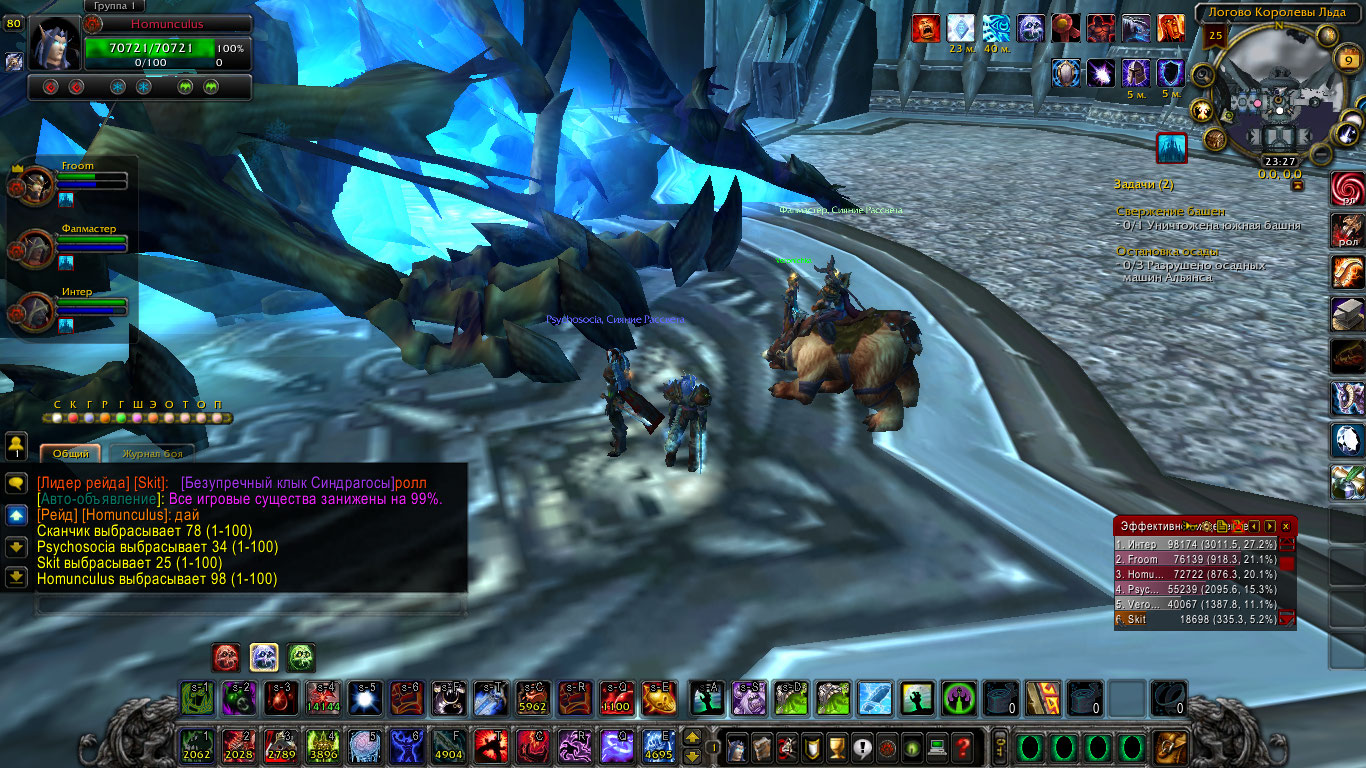Screen dimensions: 1366x768
Task: Open the calendar button showing 9
Action: pyautogui.click(x=1346, y=60)
